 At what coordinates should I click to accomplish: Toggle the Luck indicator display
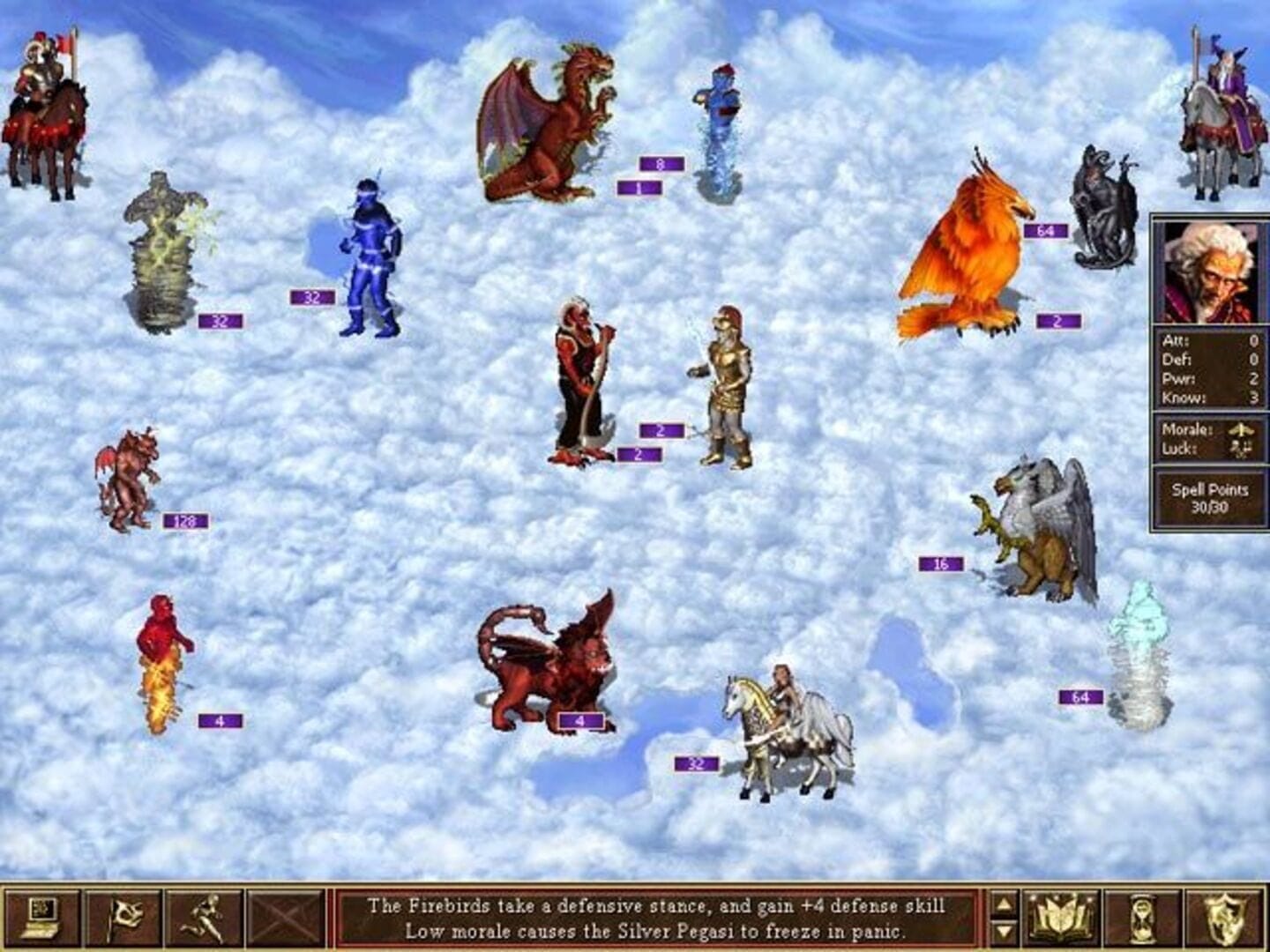pyautogui.click(x=1238, y=450)
